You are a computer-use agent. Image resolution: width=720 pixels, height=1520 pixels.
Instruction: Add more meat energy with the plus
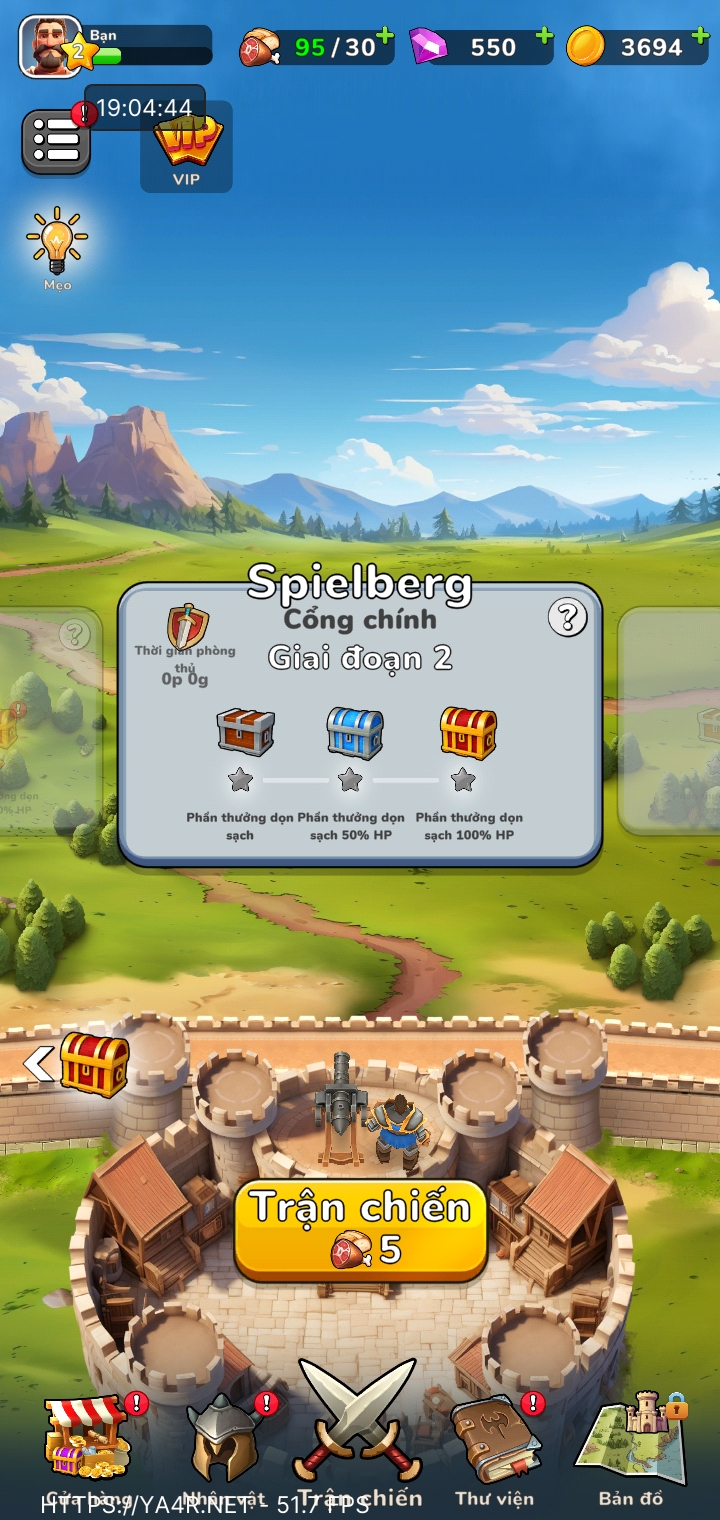click(385, 37)
